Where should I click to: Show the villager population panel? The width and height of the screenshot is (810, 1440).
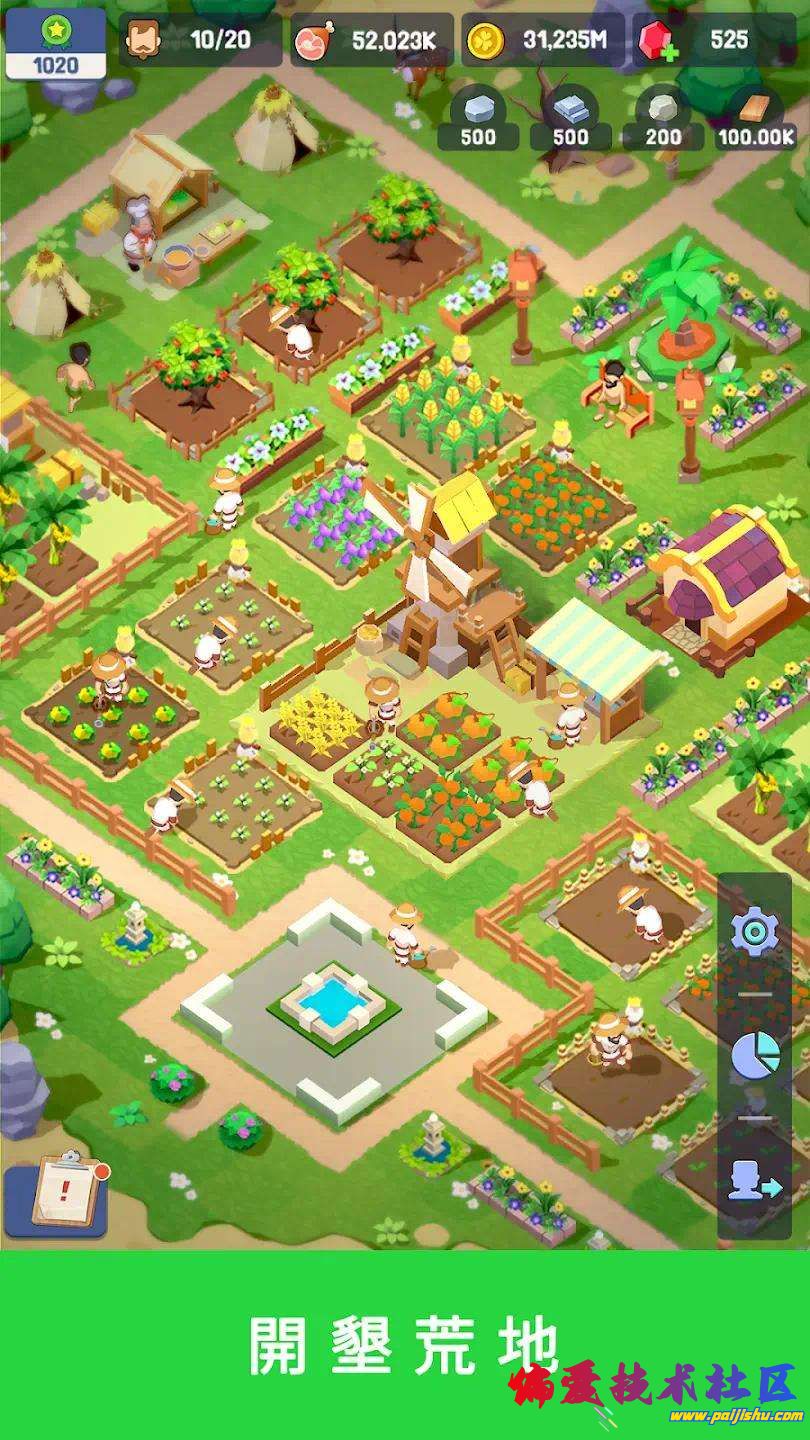coord(199,40)
